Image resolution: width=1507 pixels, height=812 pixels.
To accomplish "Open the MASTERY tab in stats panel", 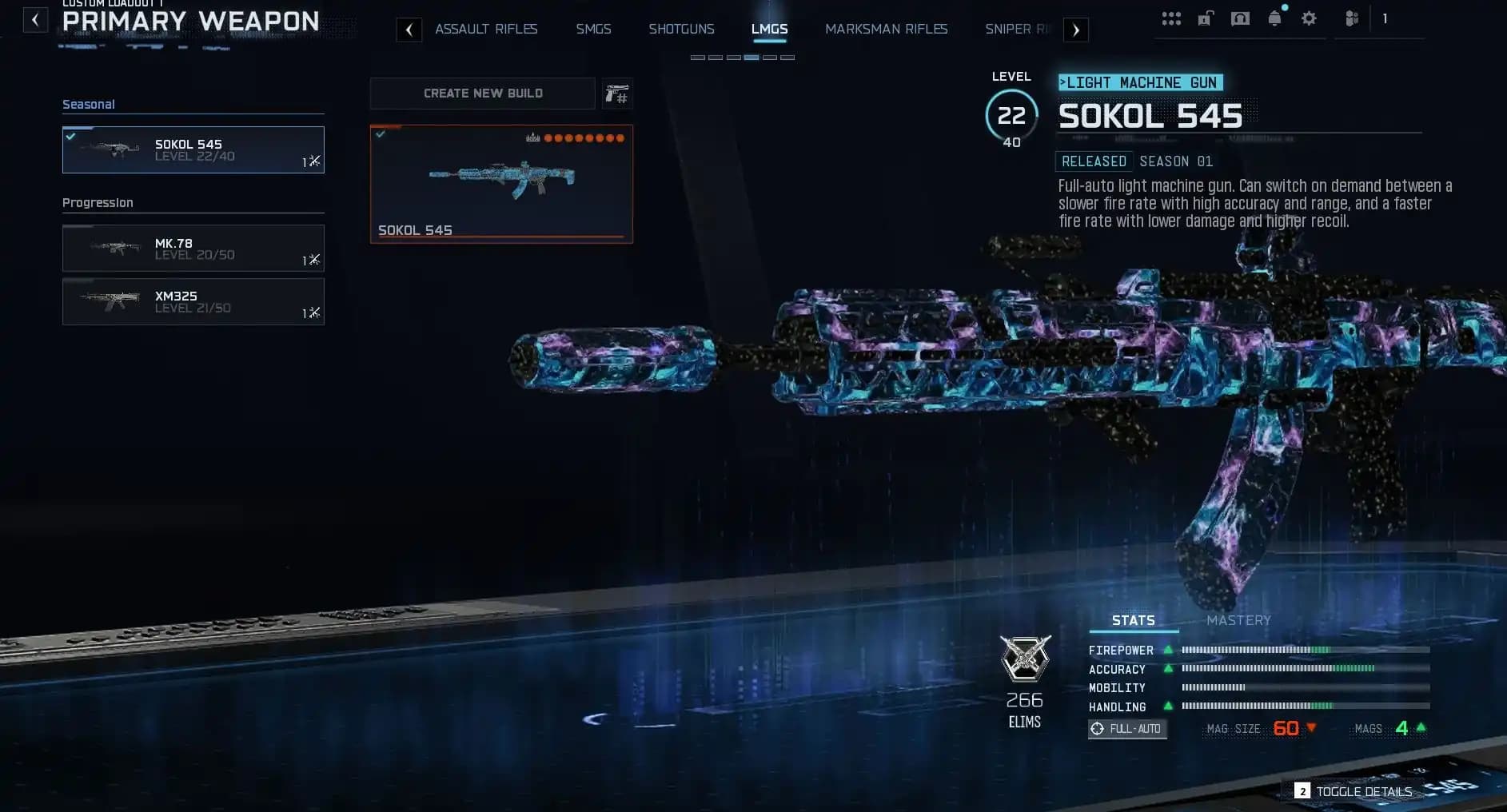I will tap(1238, 620).
